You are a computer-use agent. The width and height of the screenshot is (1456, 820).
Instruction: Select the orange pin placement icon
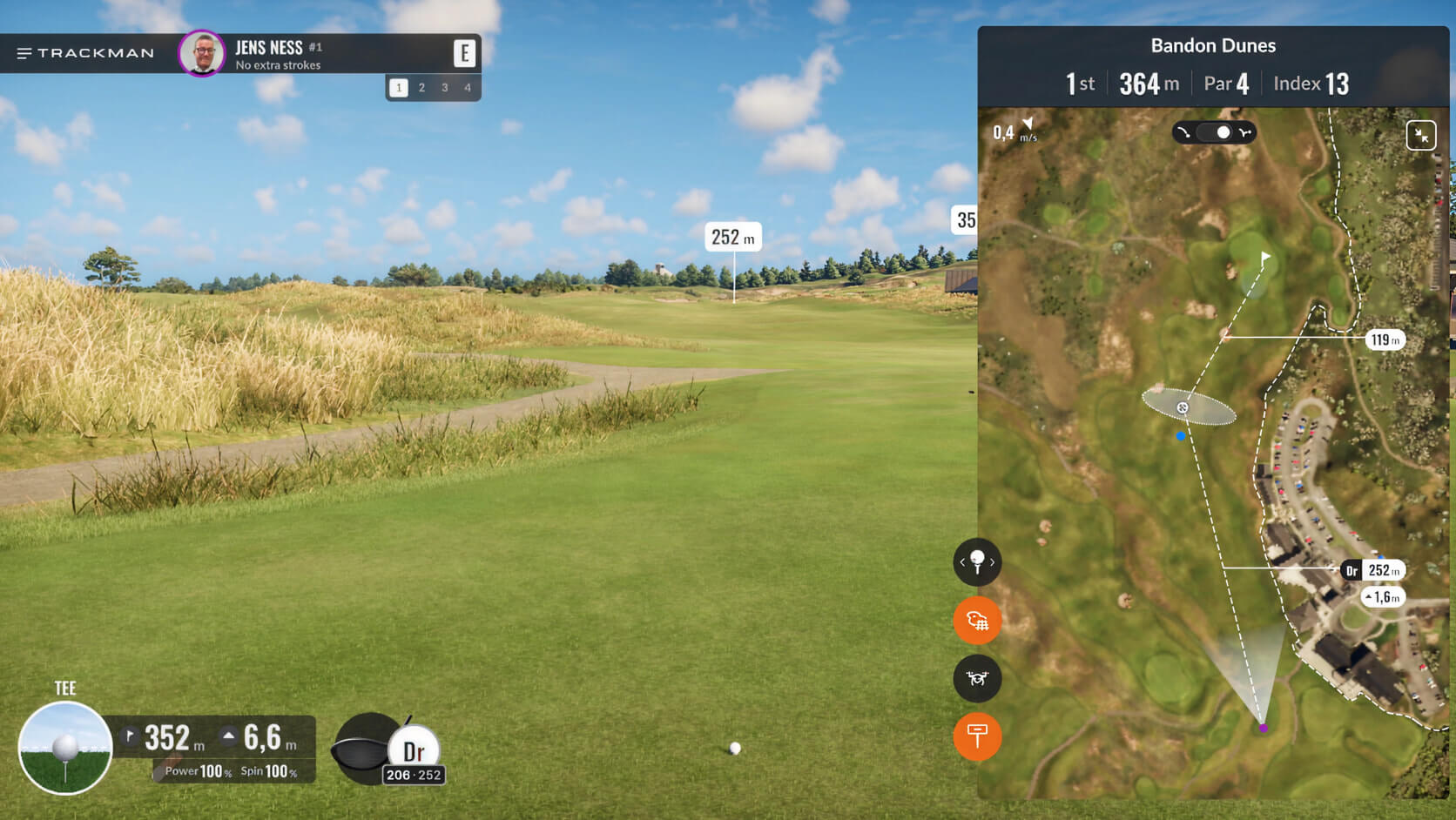977,736
